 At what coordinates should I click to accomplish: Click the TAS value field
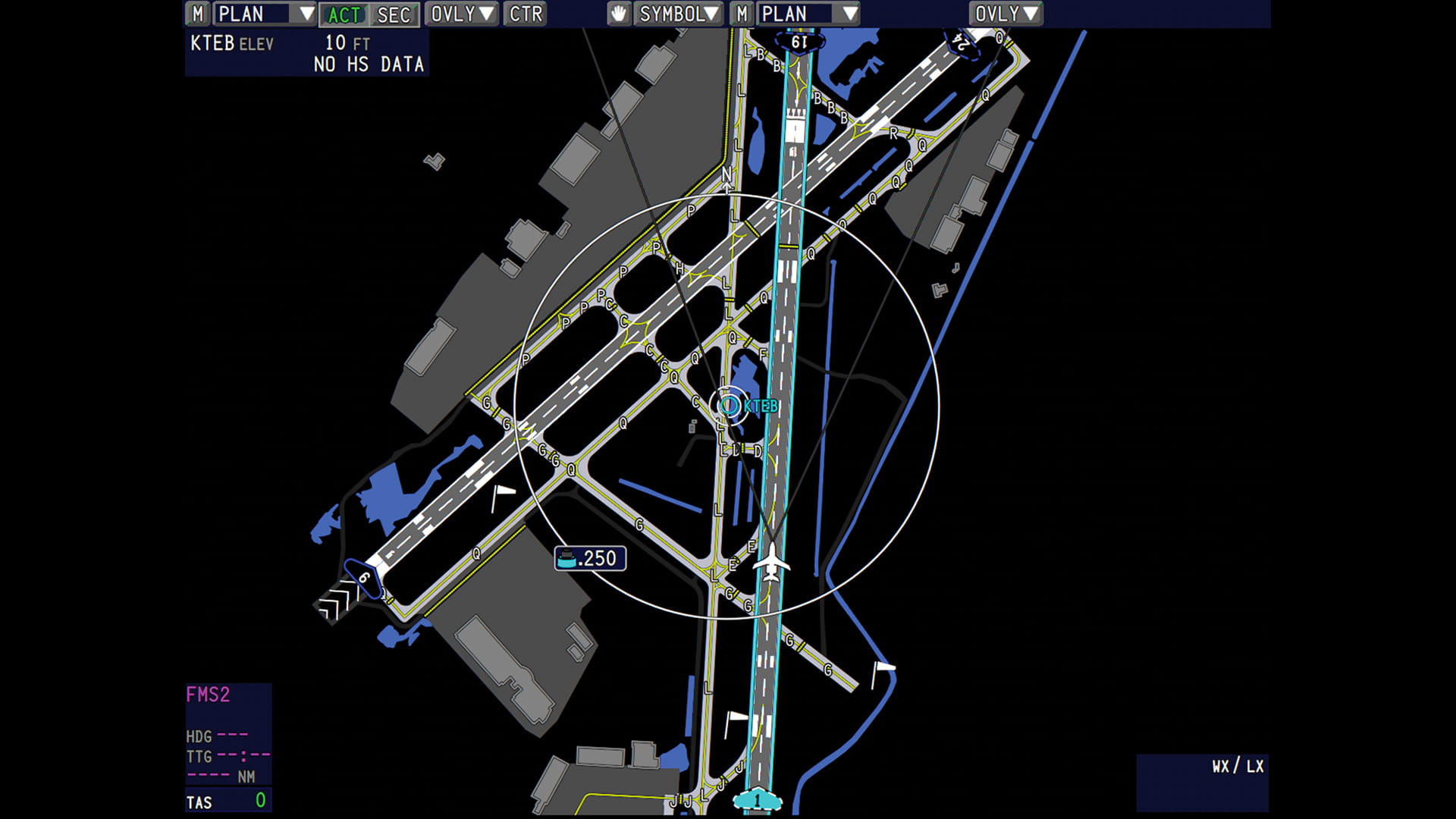227,801
